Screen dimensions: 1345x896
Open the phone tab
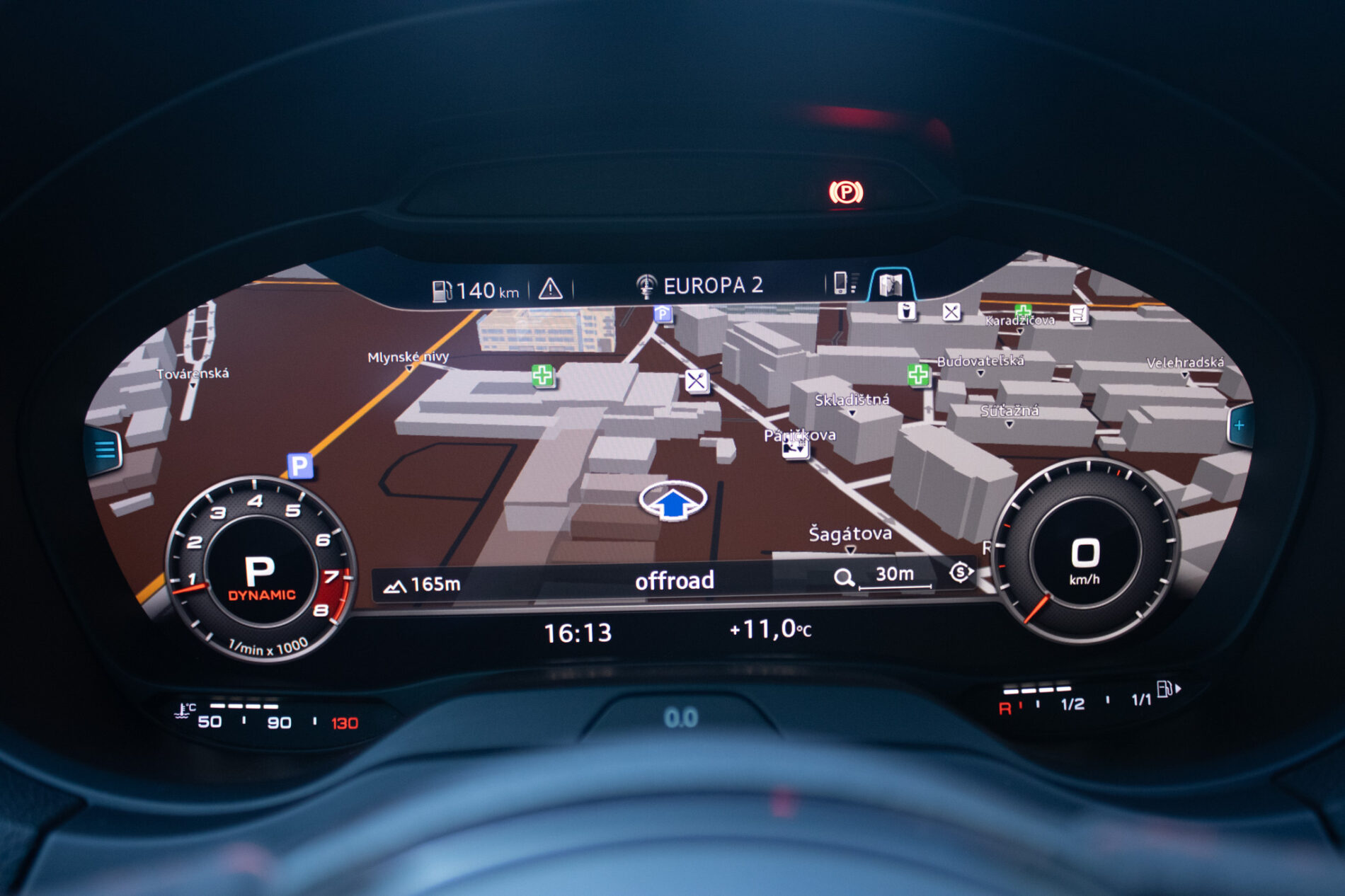click(x=842, y=283)
